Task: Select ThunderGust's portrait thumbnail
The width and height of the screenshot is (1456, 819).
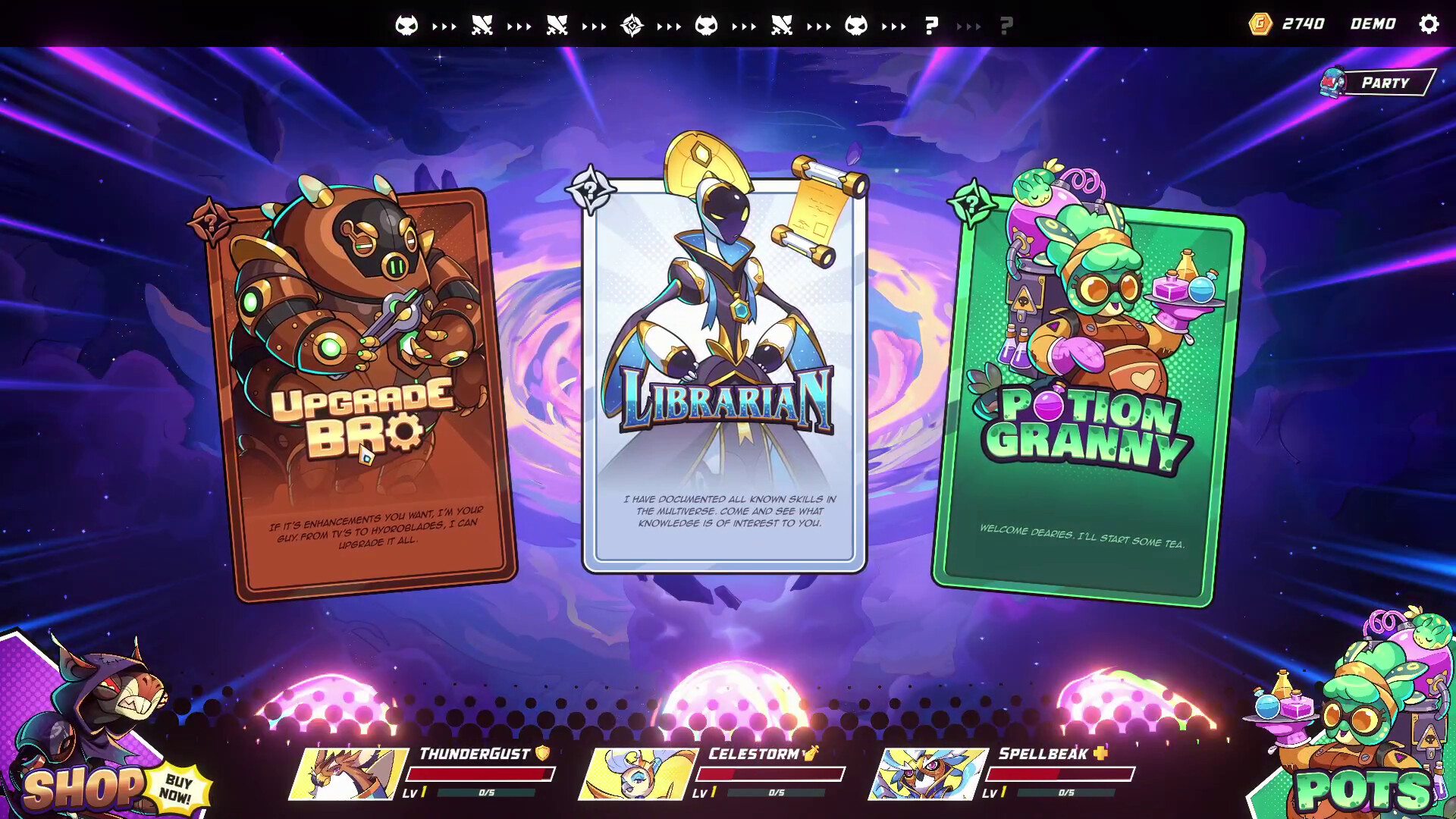Action: click(x=350, y=775)
